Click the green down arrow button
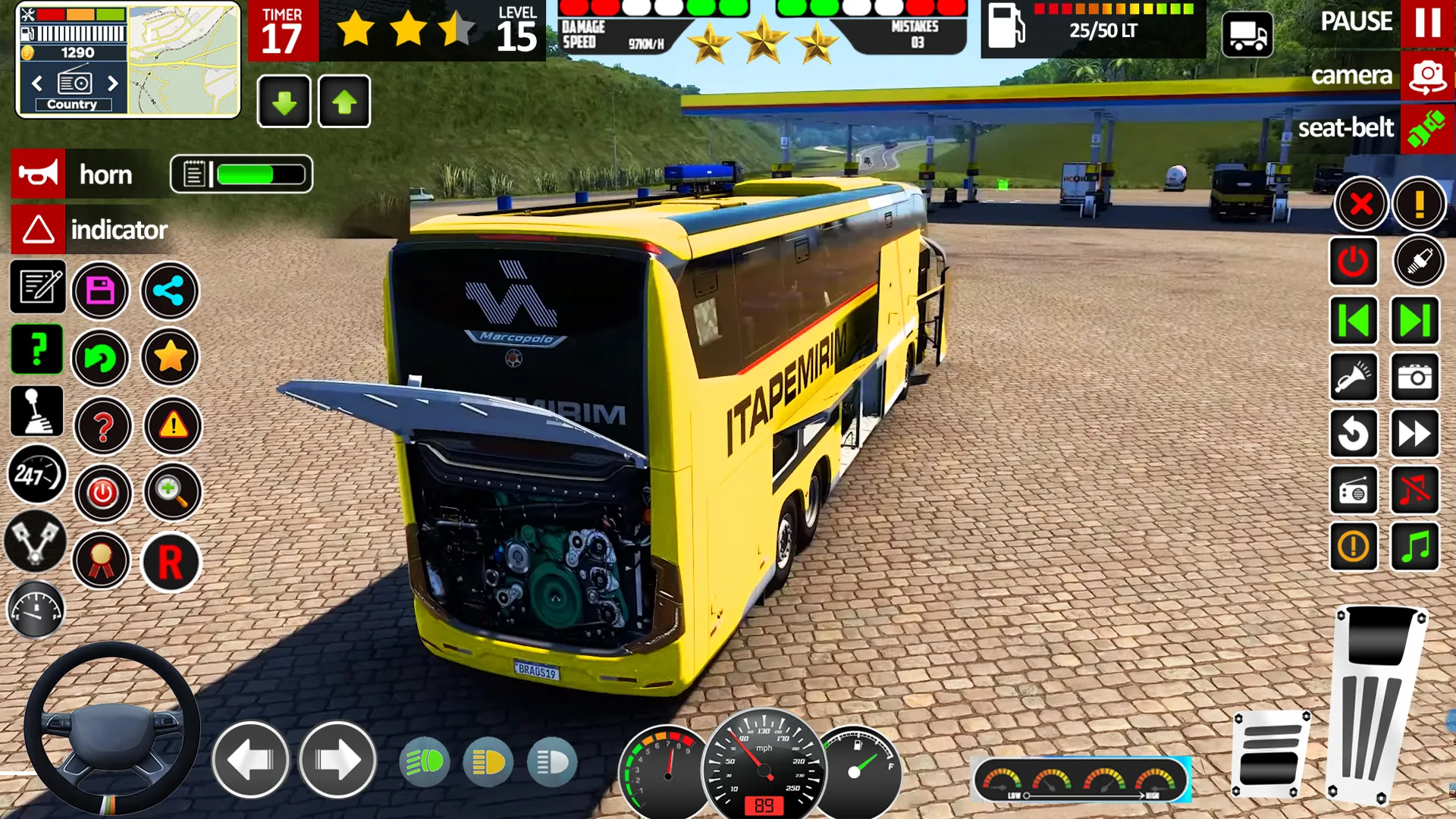The width and height of the screenshot is (1456, 819). pos(284,102)
